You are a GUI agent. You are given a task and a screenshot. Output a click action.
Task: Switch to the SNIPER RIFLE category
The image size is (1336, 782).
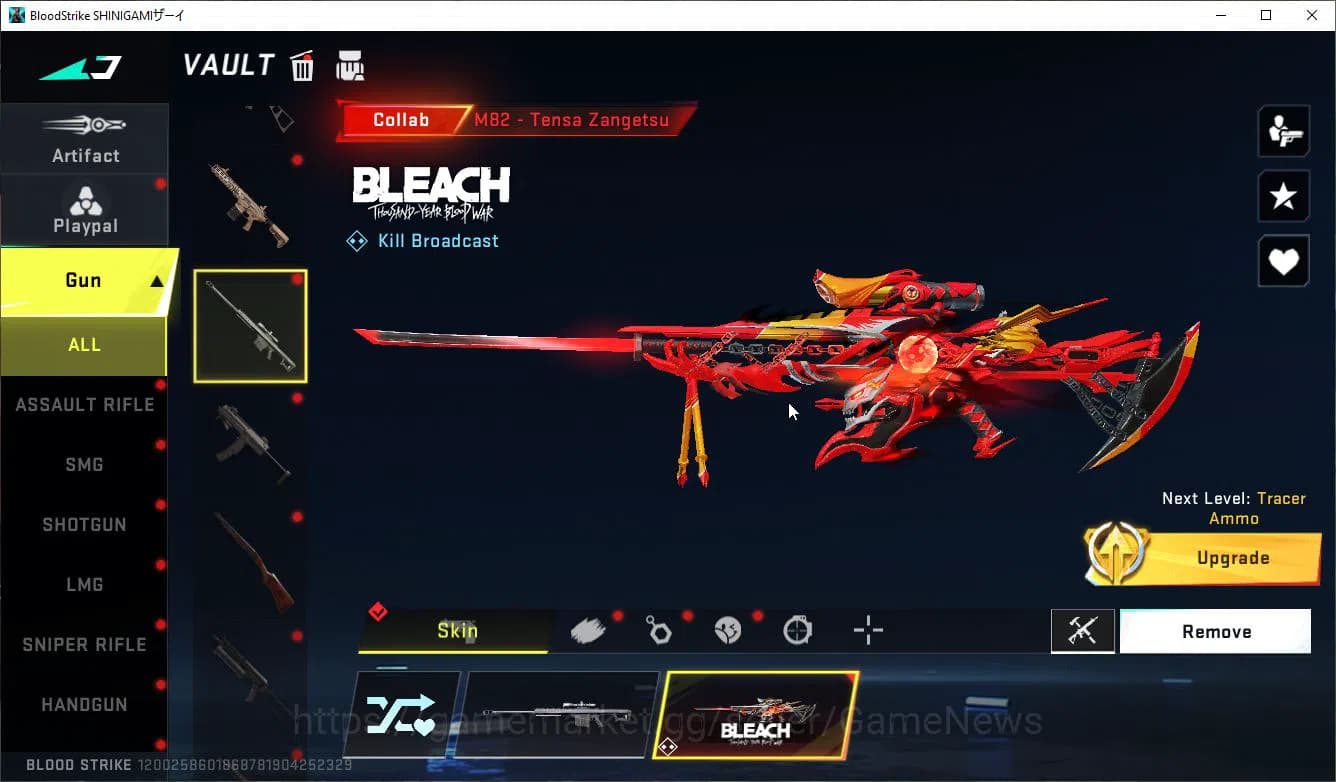point(83,644)
